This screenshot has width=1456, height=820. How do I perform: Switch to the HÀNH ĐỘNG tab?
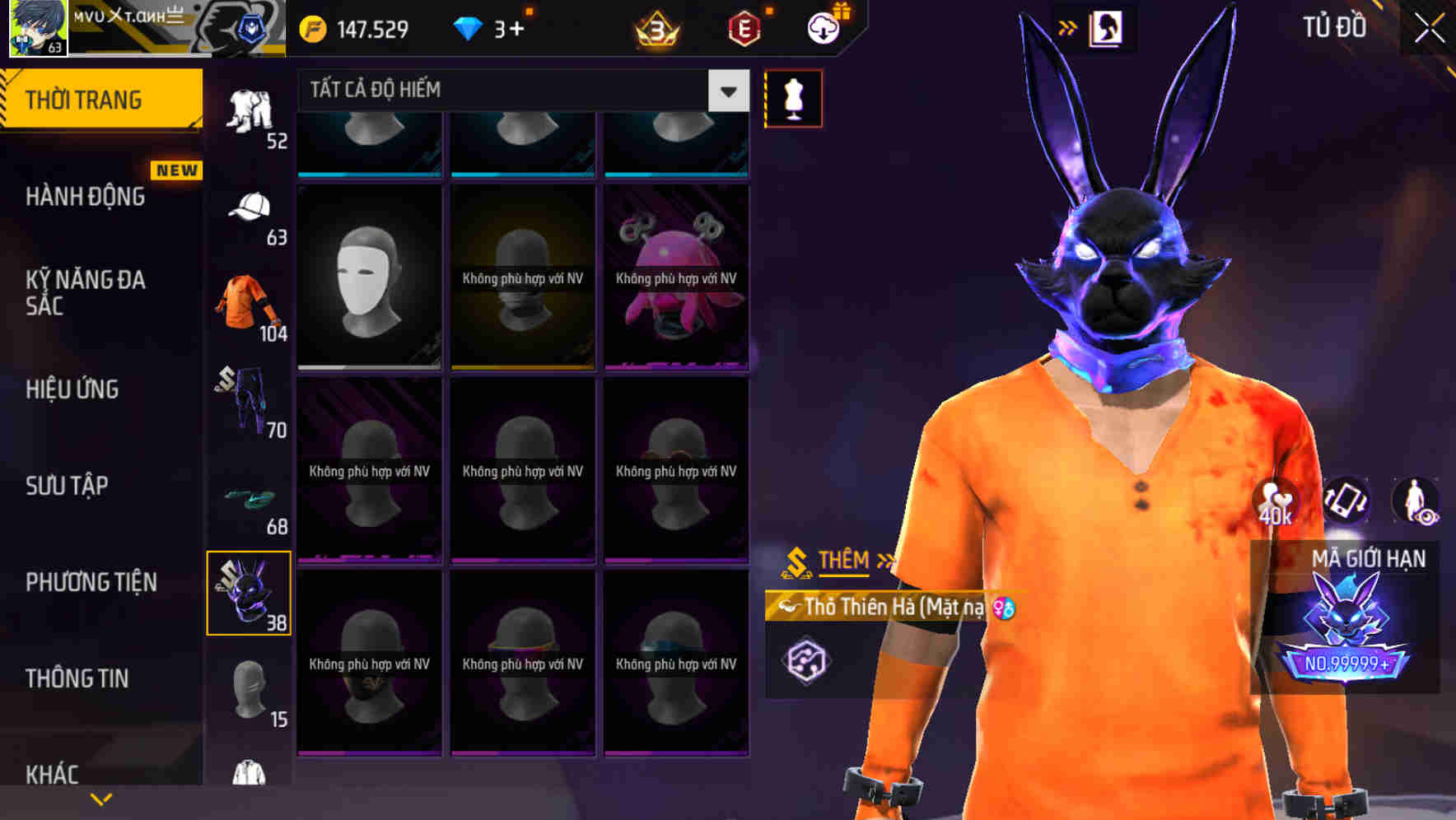tap(86, 196)
